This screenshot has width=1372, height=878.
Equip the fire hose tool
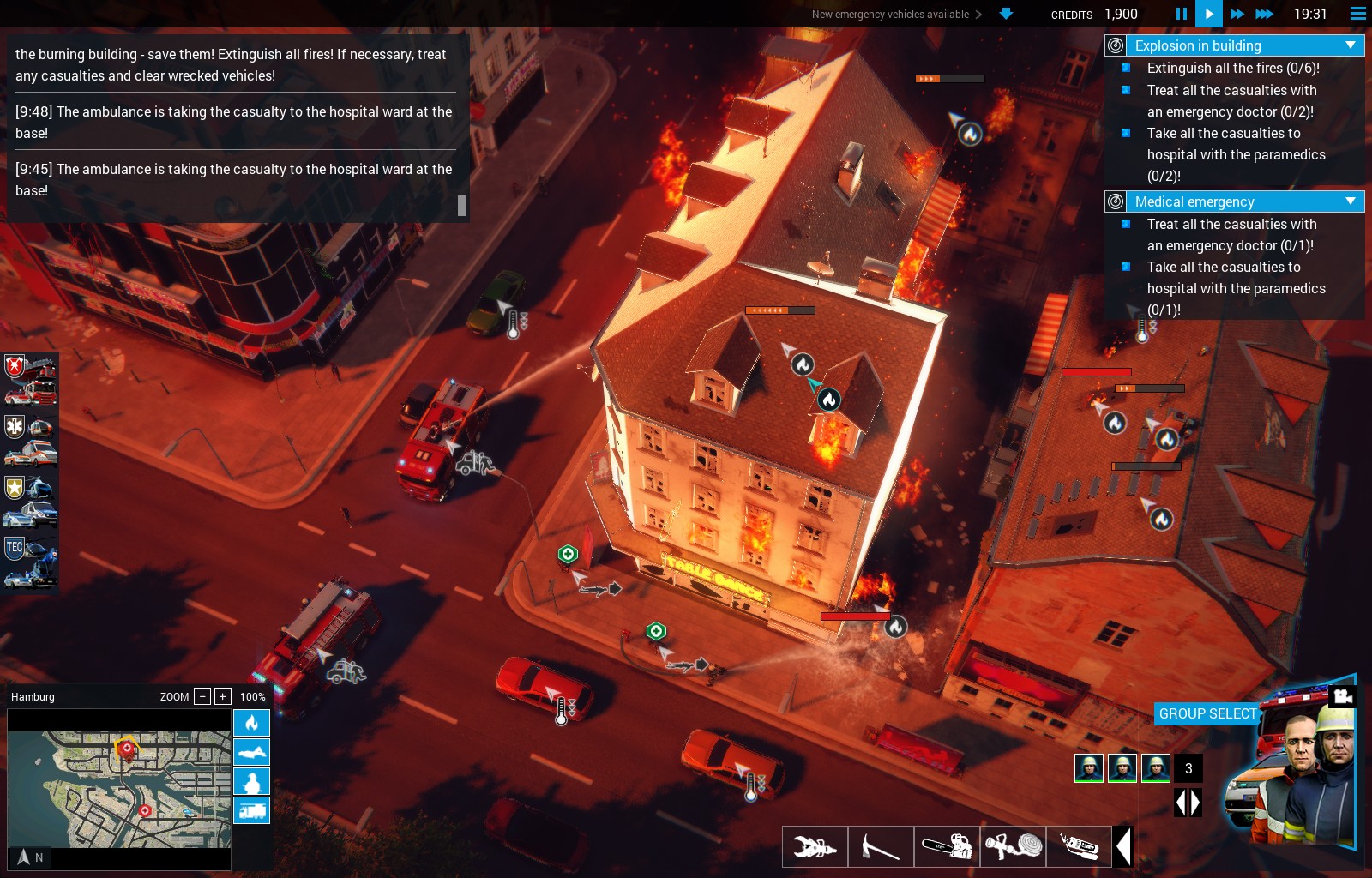click(1013, 846)
